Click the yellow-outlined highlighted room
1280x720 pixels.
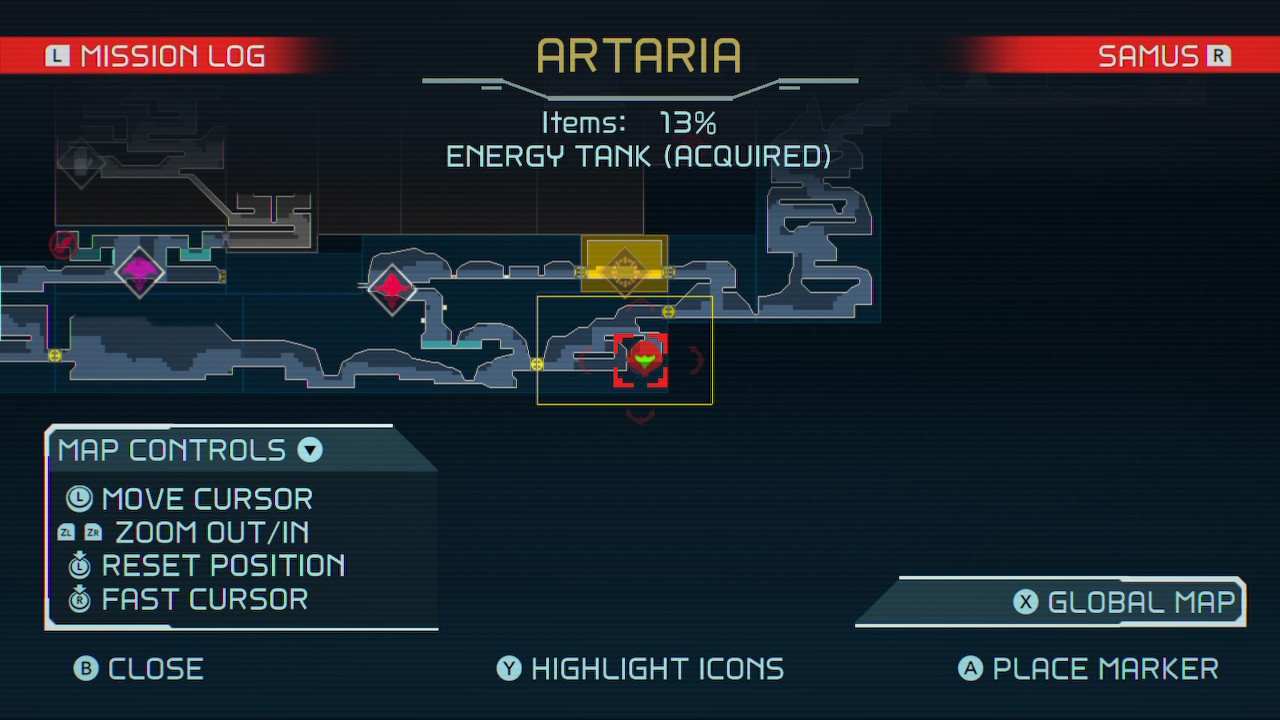pos(625,348)
